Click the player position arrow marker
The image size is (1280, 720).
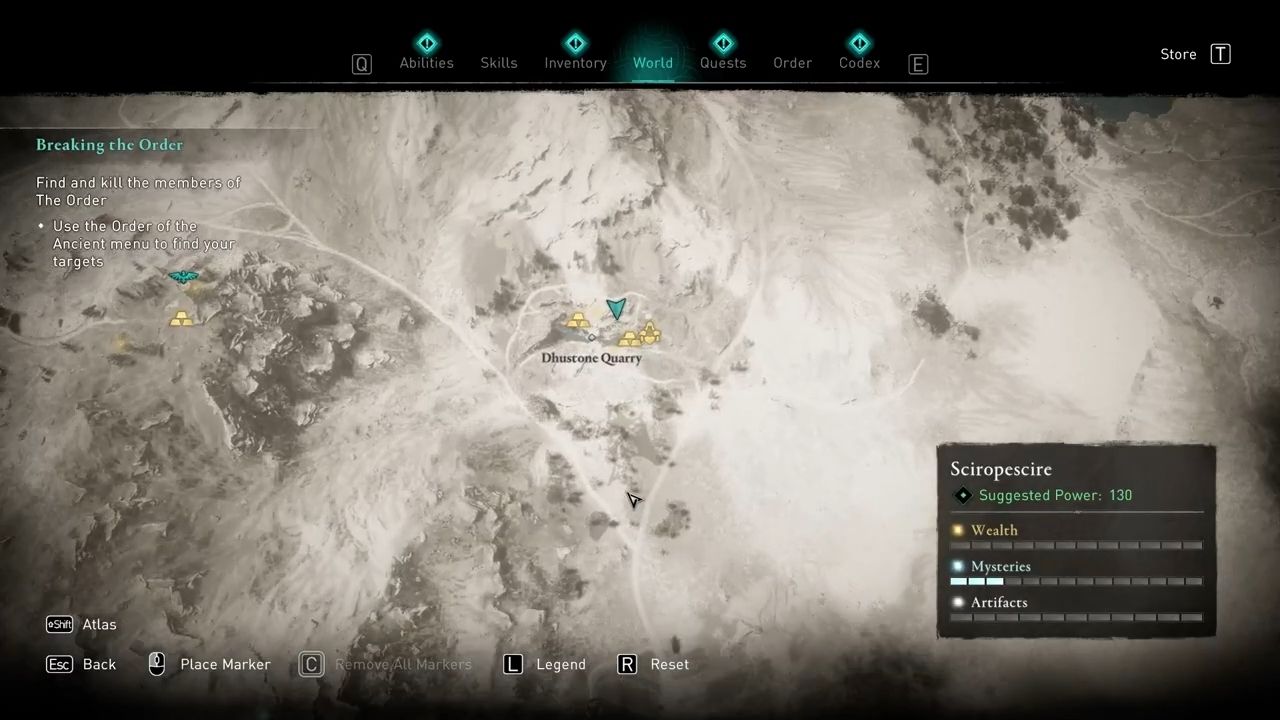617,309
